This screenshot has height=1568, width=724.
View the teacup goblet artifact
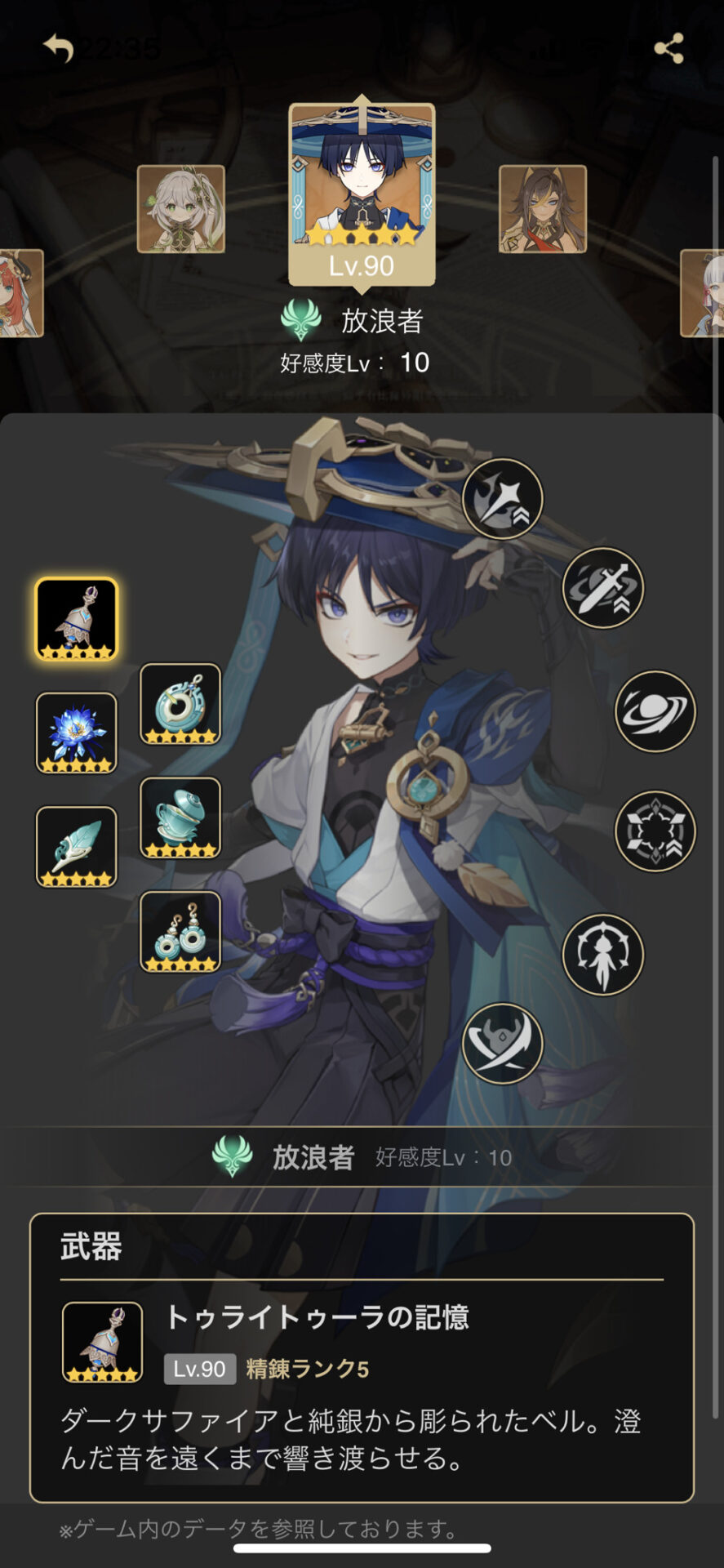180,817
